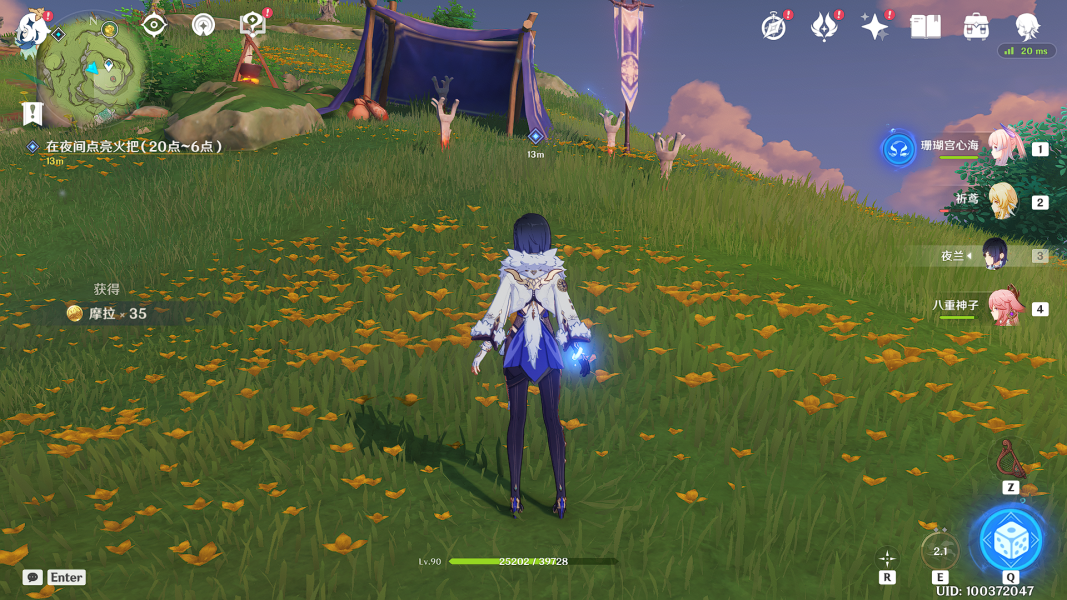Activate the elemental skill on cooldown
Screen dimensions: 1067x600
click(x=940, y=549)
